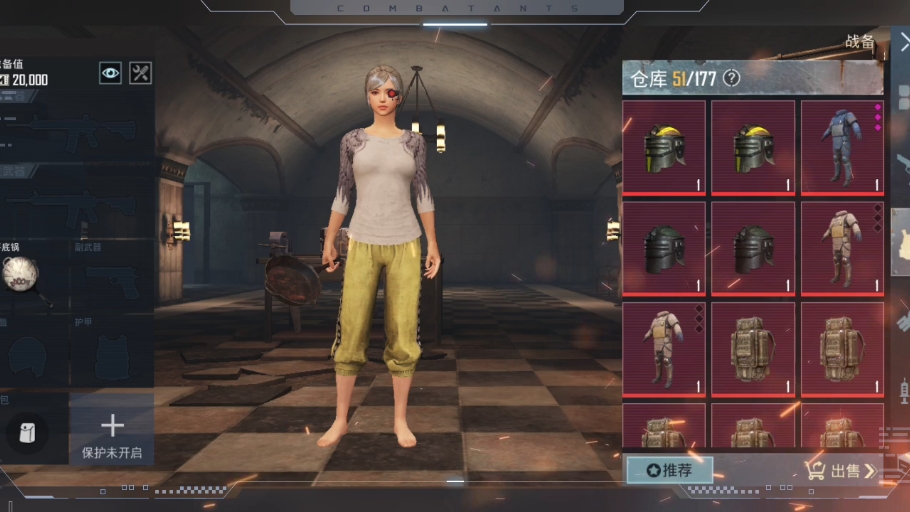This screenshot has height=512, width=910.
Task: Open the crossed tools settings icon
Action: [141, 72]
